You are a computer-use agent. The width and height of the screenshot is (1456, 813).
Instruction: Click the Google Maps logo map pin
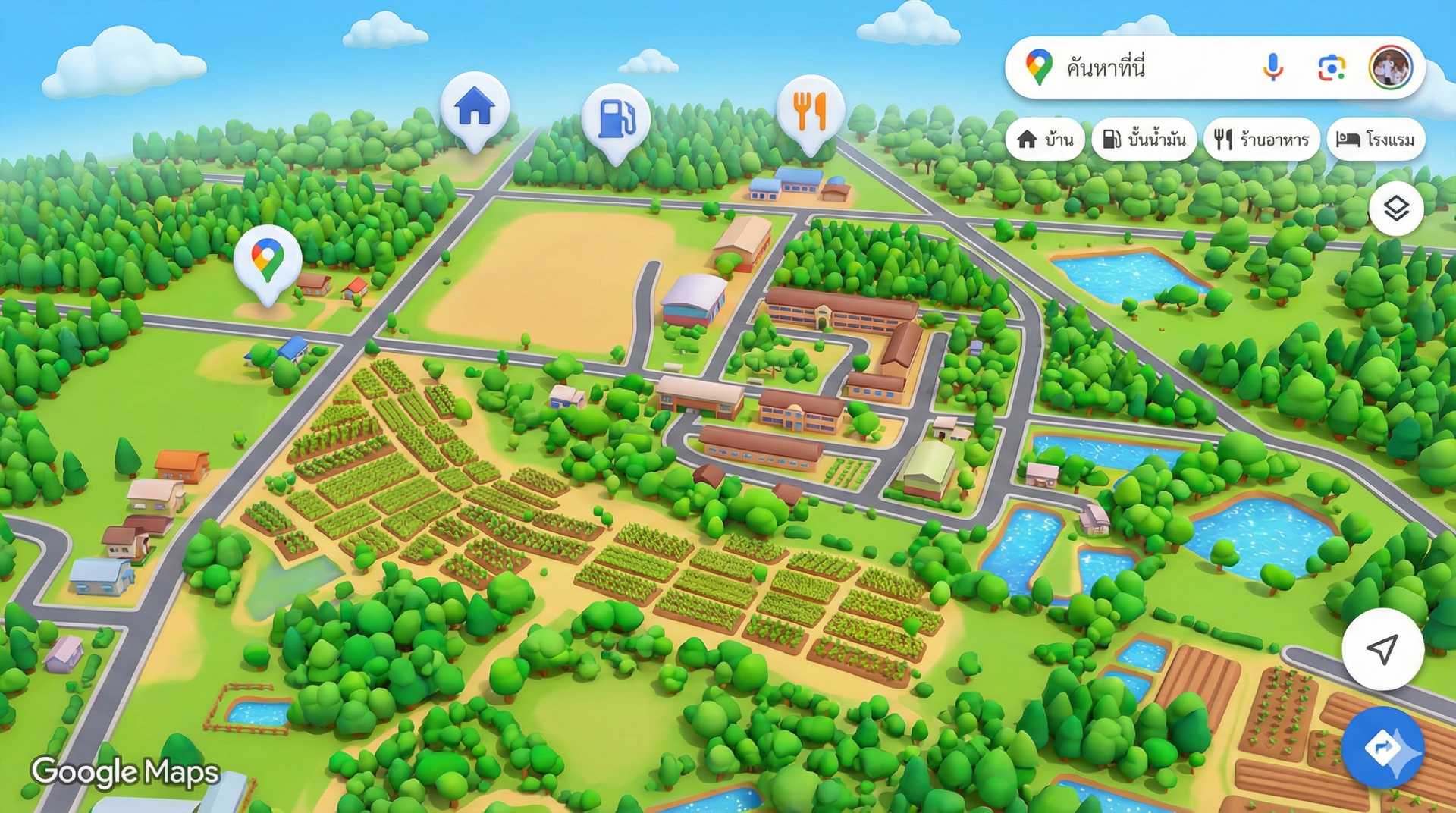(x=267, y=259)
